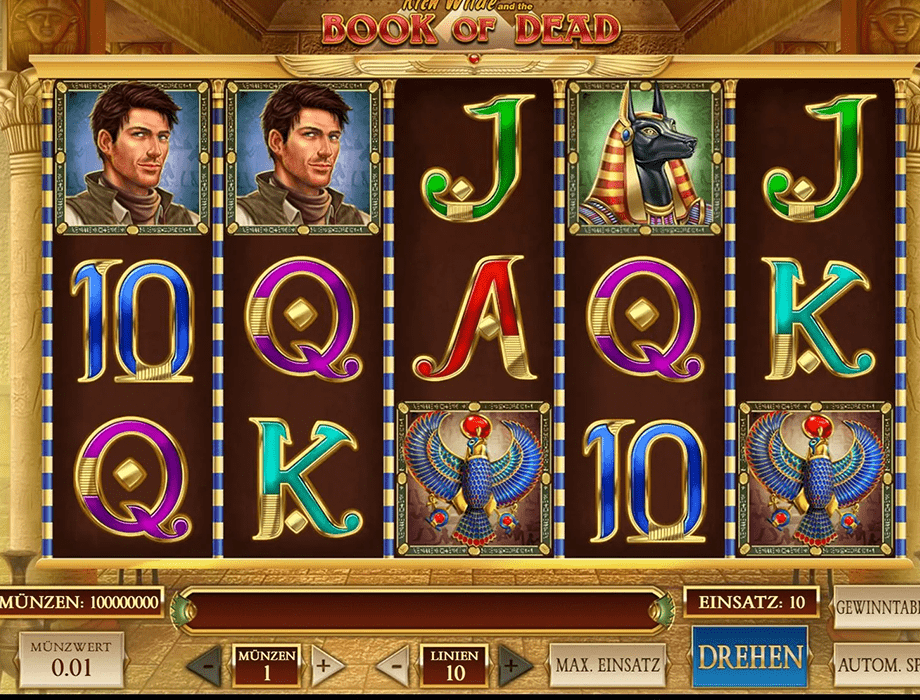The width and height of the screenshot is (920, 700).
Task: Start autoplay with the Autom. Spiel button
Action: tap(877, 663)
